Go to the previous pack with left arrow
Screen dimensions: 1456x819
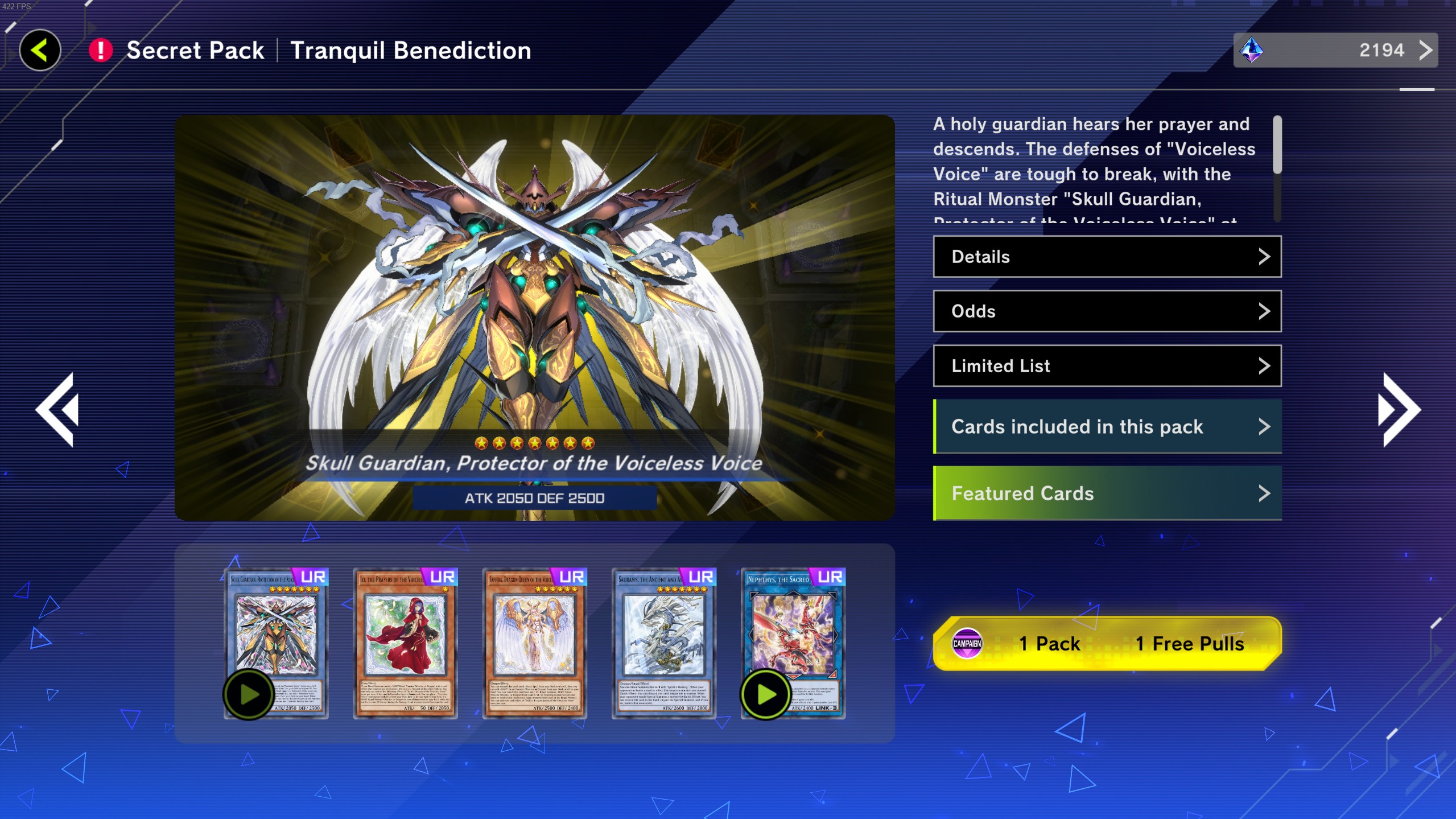57,410
